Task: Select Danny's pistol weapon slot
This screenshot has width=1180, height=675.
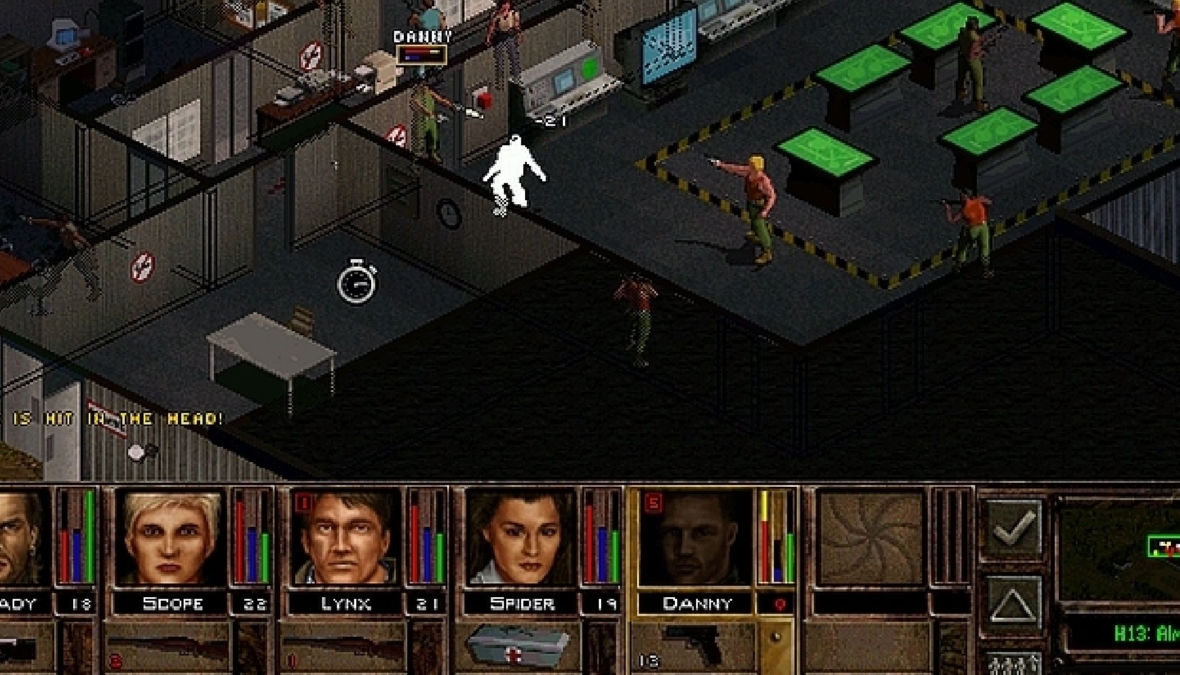Action: pyautogui.click(x=693, y=648)
